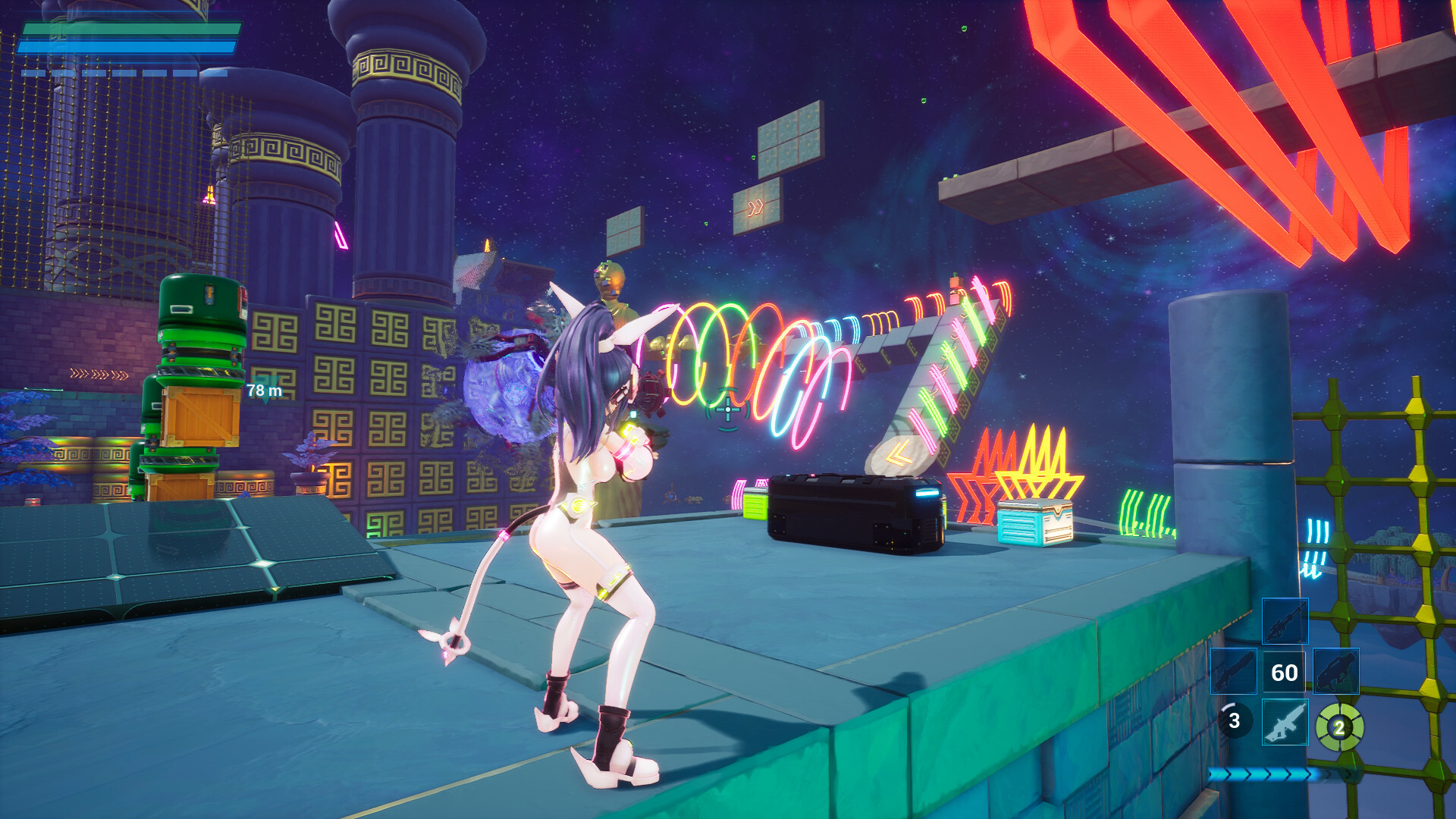Select the sniper rifle weapon slot

coord(1285,623)
